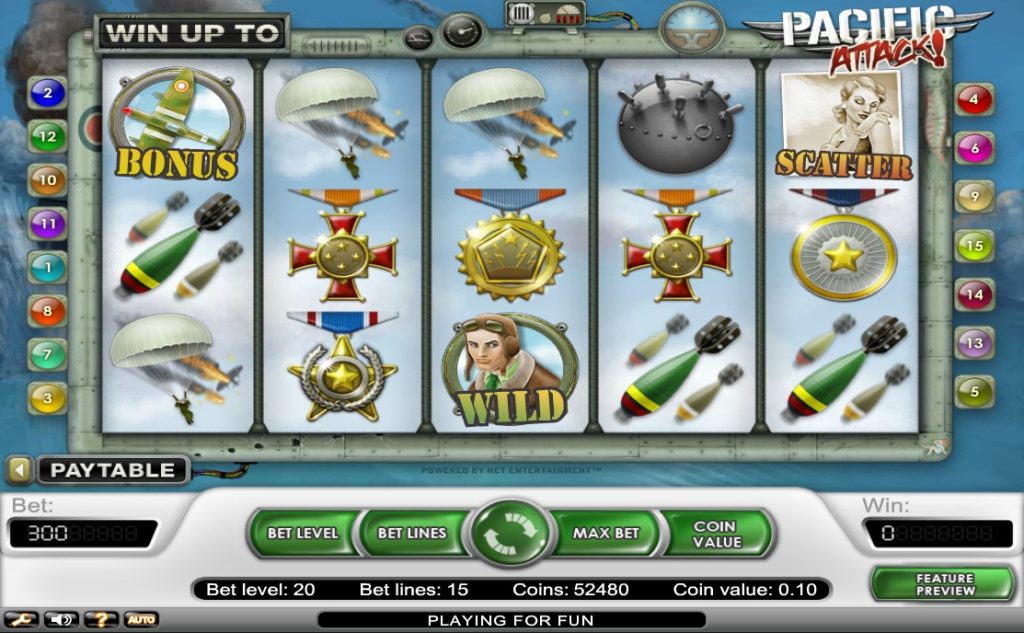Pick the bet line 11 marker

pos(47,224)
